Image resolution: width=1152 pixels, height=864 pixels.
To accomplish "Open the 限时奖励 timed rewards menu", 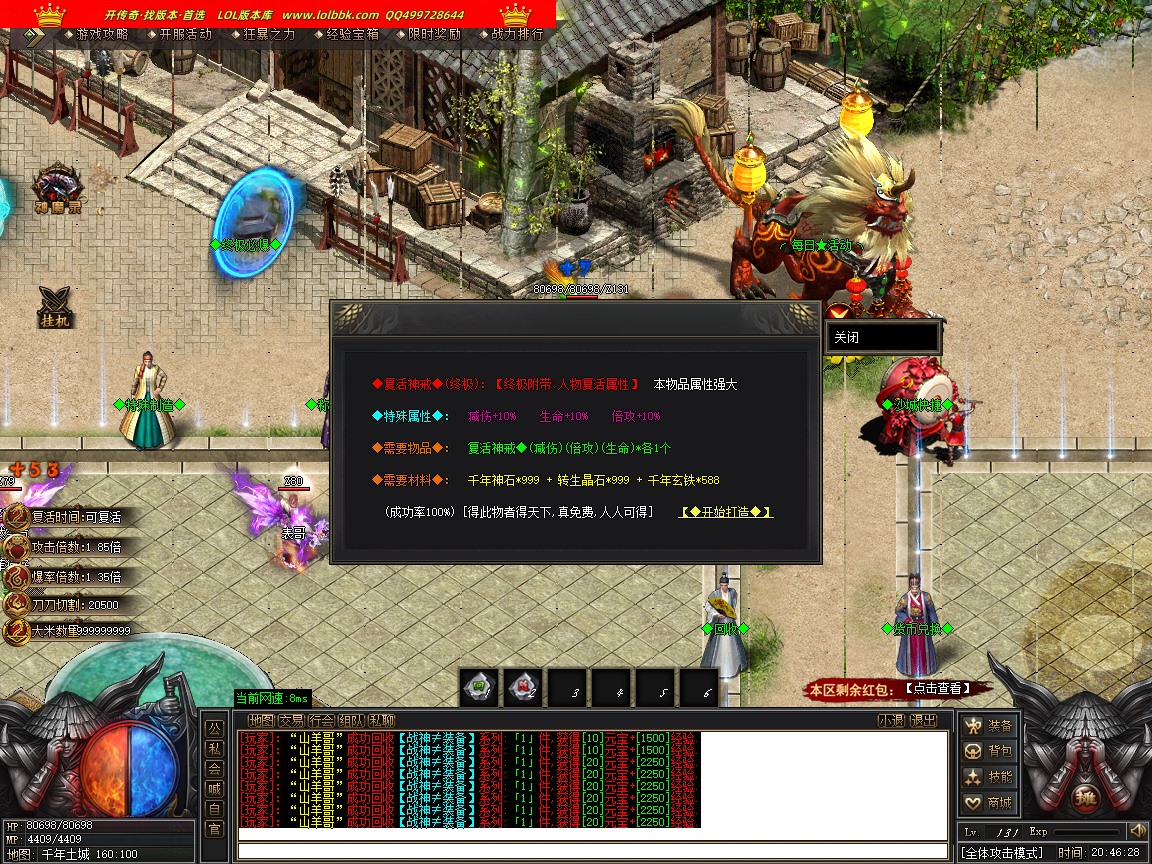I will pyautogui.click(x=435, y=34).
